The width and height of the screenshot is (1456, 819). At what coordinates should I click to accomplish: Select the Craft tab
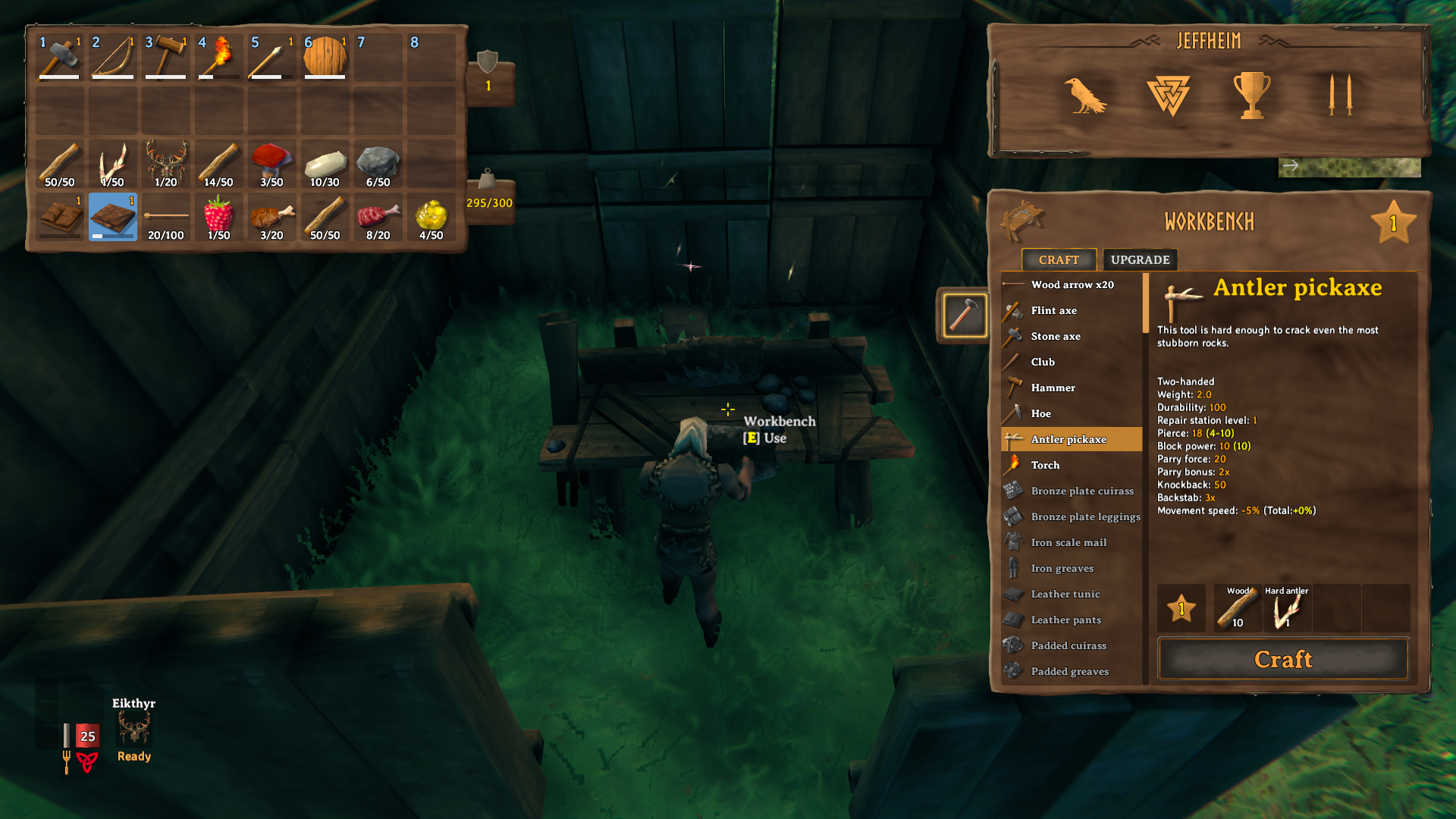click(1059, 259)
